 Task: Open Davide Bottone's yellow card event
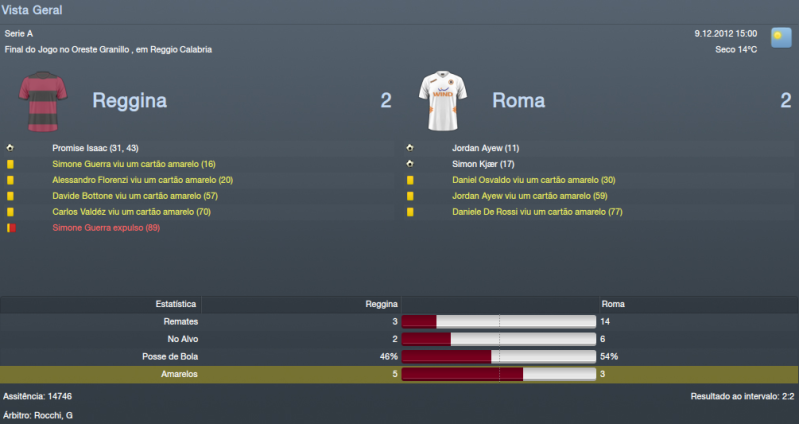point(134,196)
